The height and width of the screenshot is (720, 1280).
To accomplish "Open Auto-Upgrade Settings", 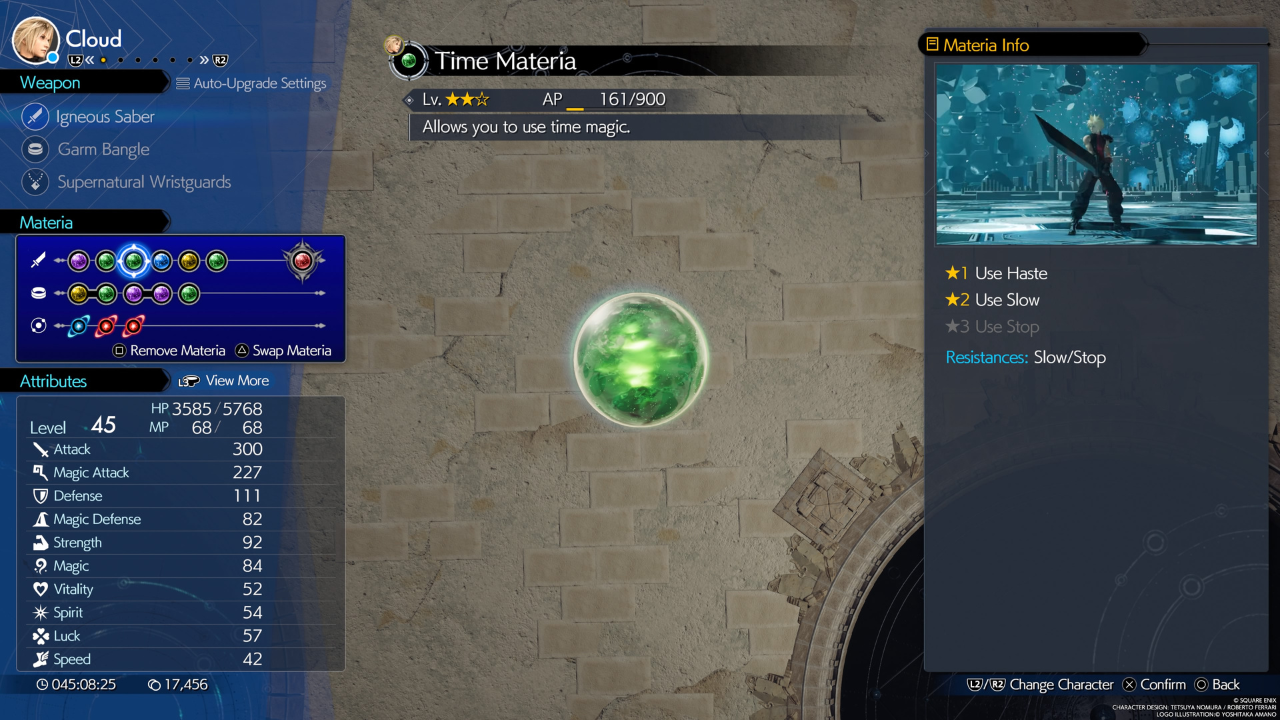I will (x=251, y=83).
